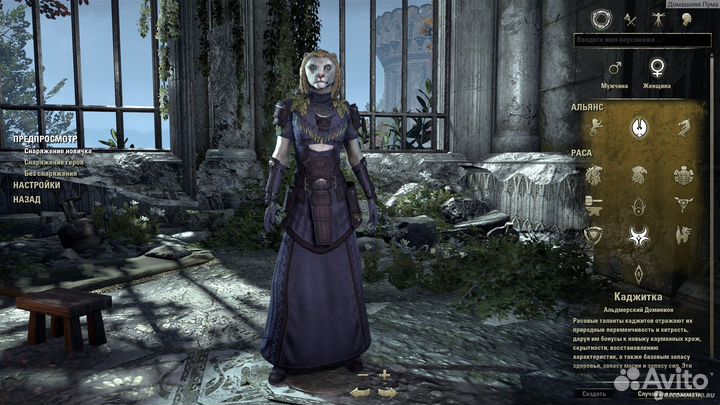720x405 pixels.
Task: Choose the Aldmeri eagle alliance icon
Action: pyautogui.click(x=639, y=127)
